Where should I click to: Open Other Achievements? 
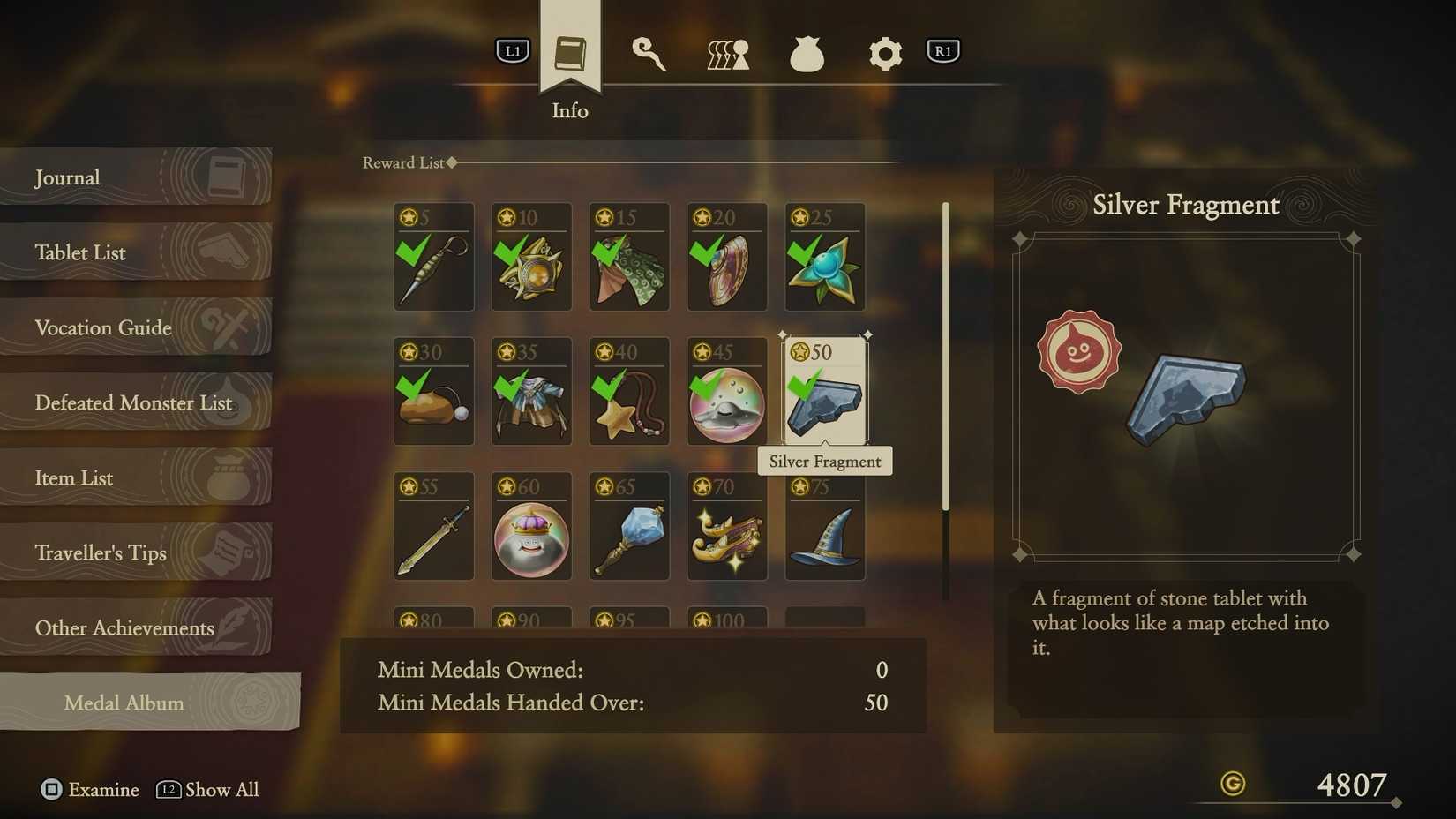click(135, 627)
